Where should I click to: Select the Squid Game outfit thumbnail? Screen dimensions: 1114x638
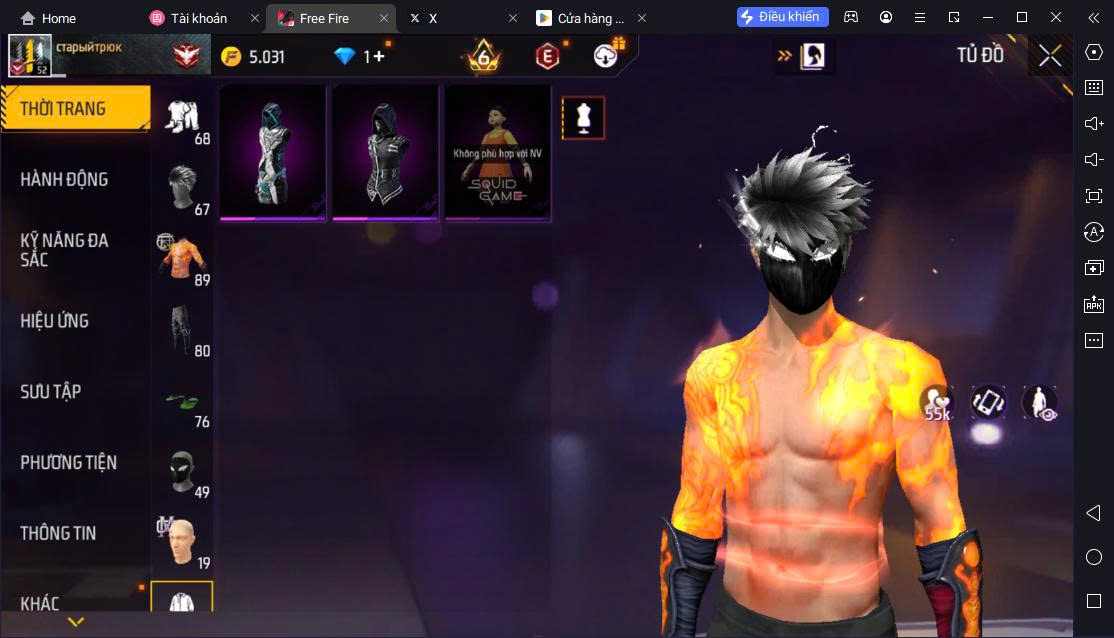(498, 150)
